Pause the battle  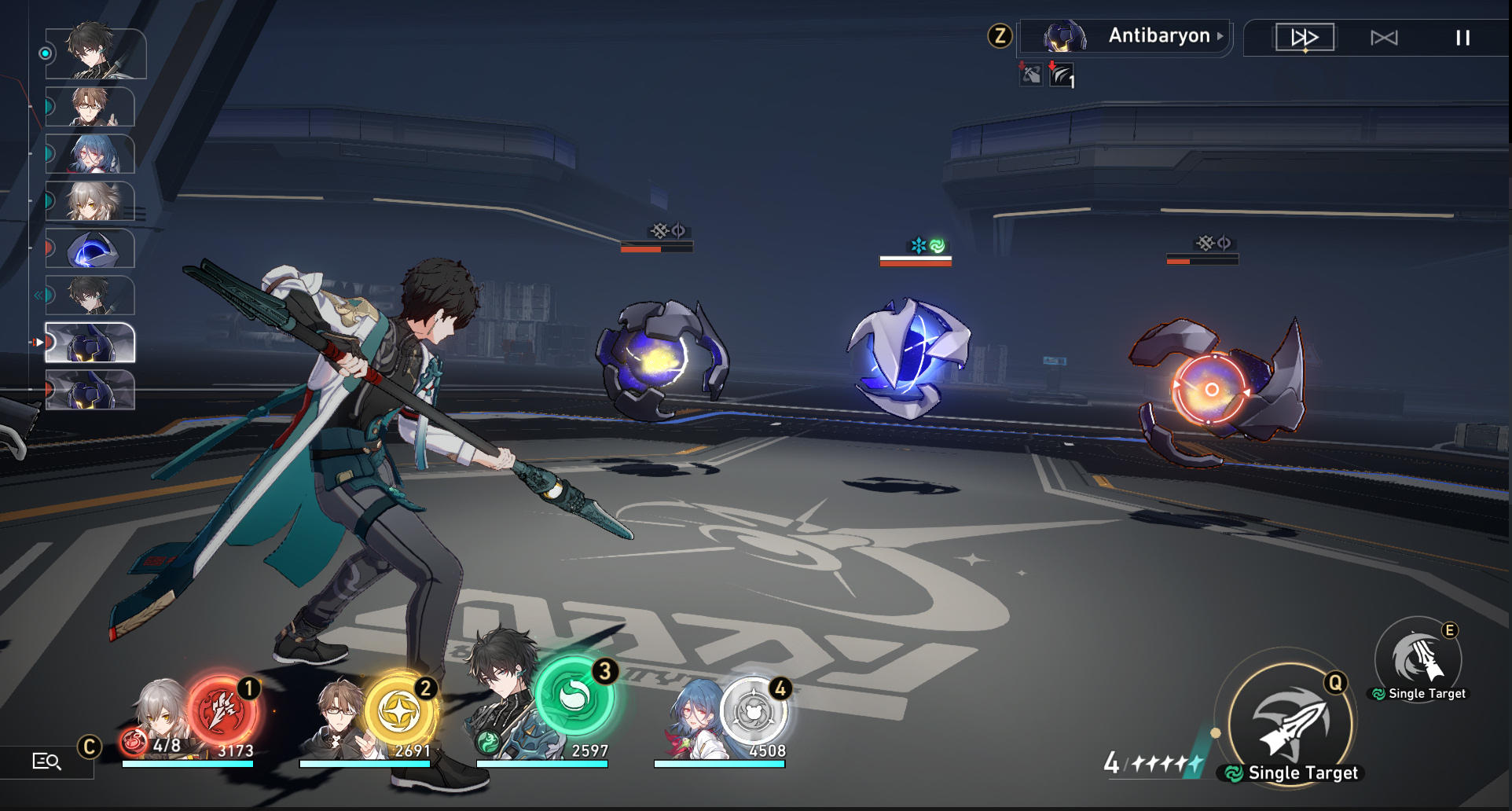pos(1462,38)
